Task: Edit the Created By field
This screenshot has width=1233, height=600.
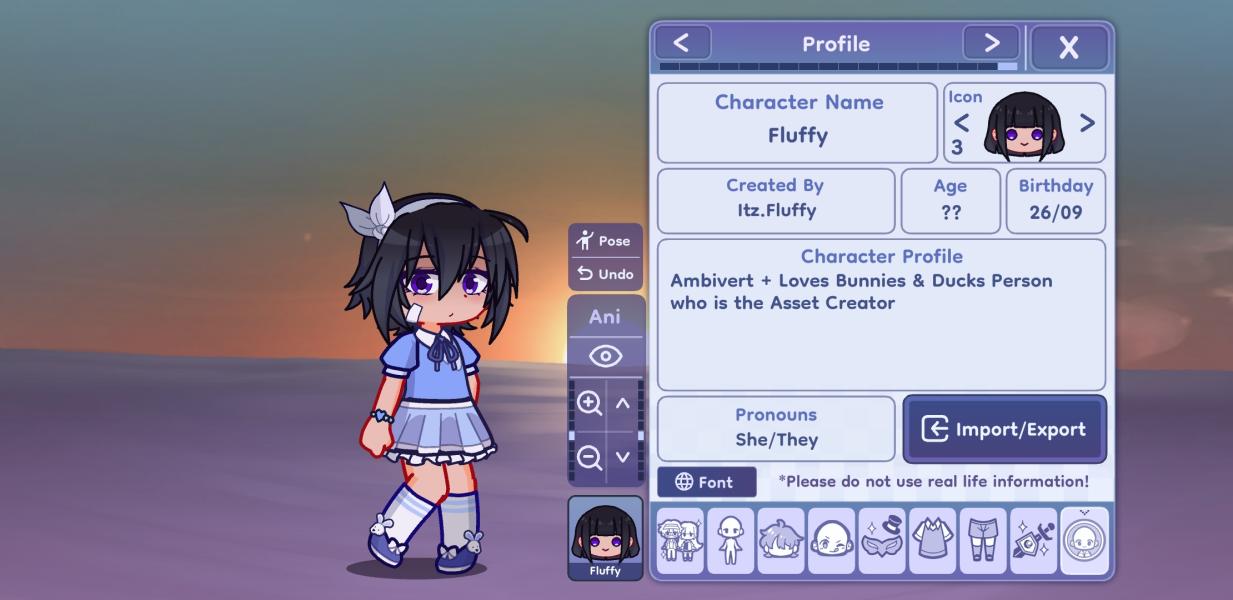Action: 775,200
